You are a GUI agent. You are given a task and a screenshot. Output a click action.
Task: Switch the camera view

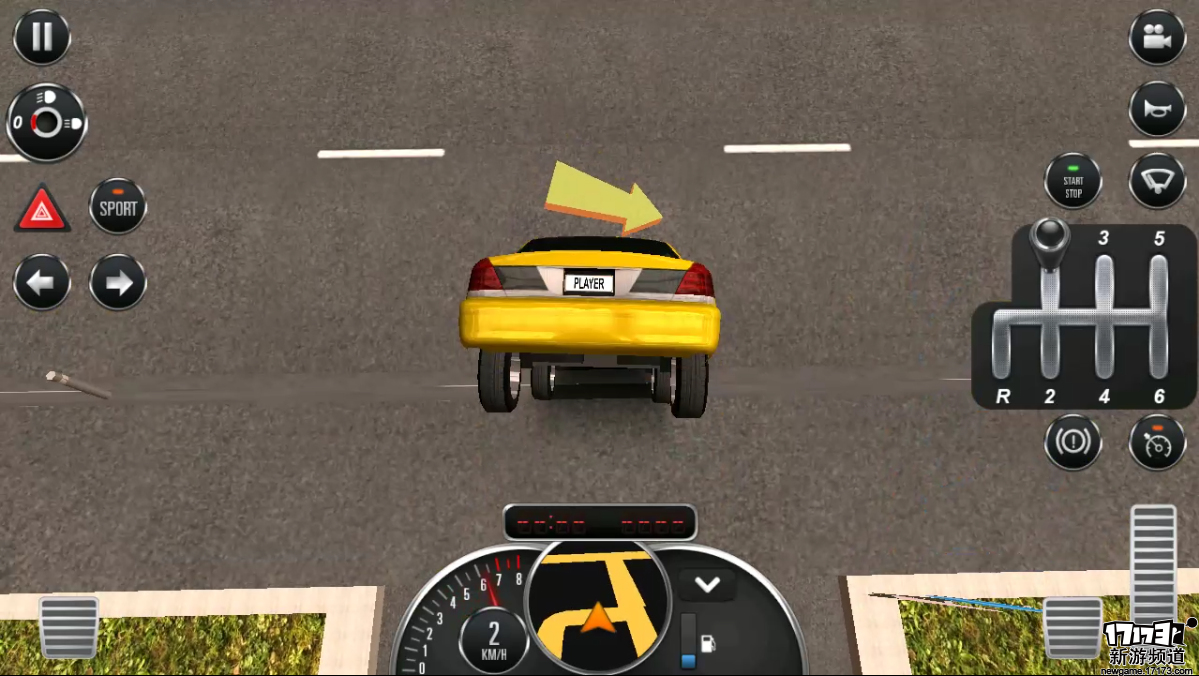(x=1157, y=37)
